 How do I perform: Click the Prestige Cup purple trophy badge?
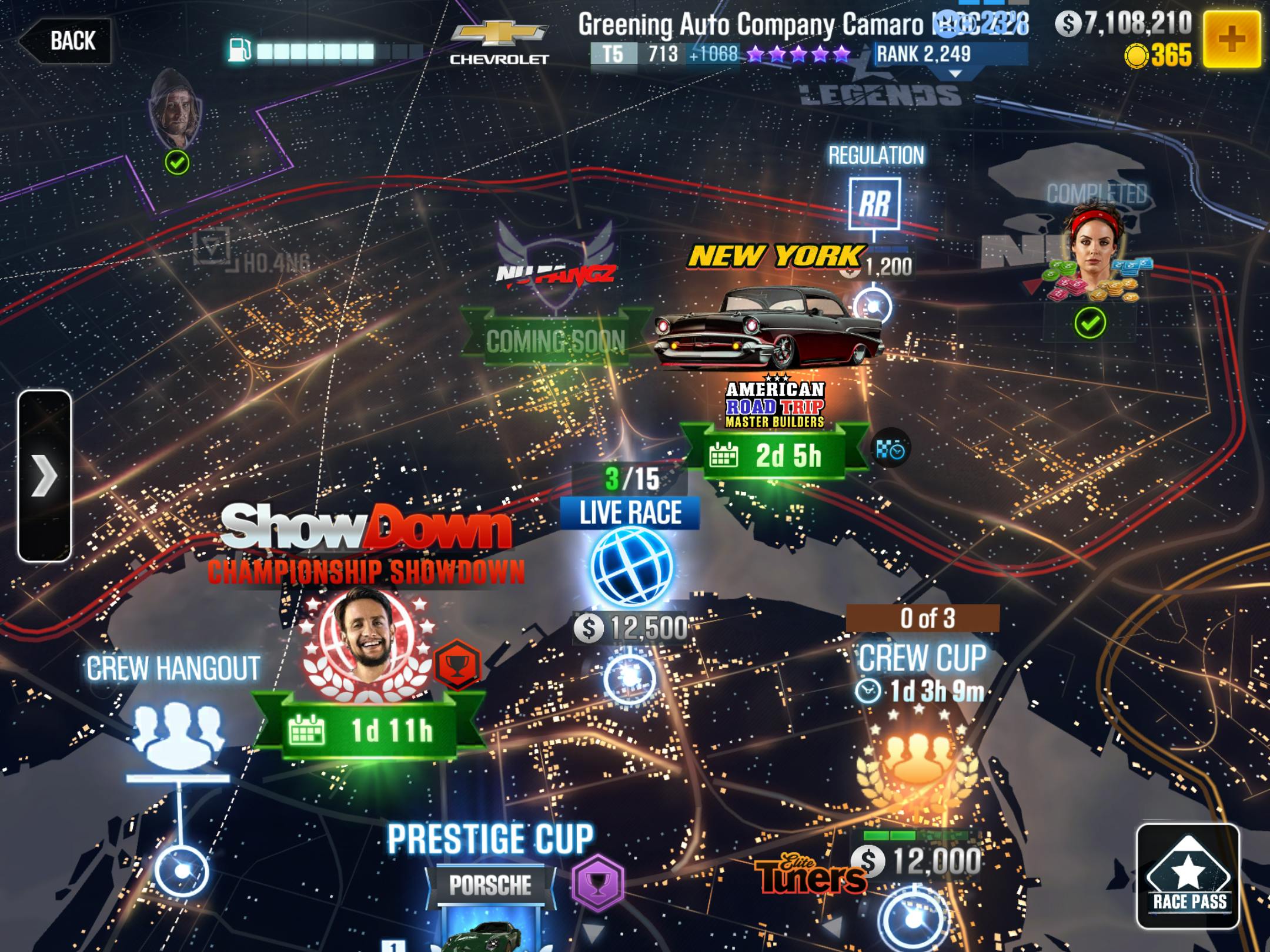coord(597,883)
